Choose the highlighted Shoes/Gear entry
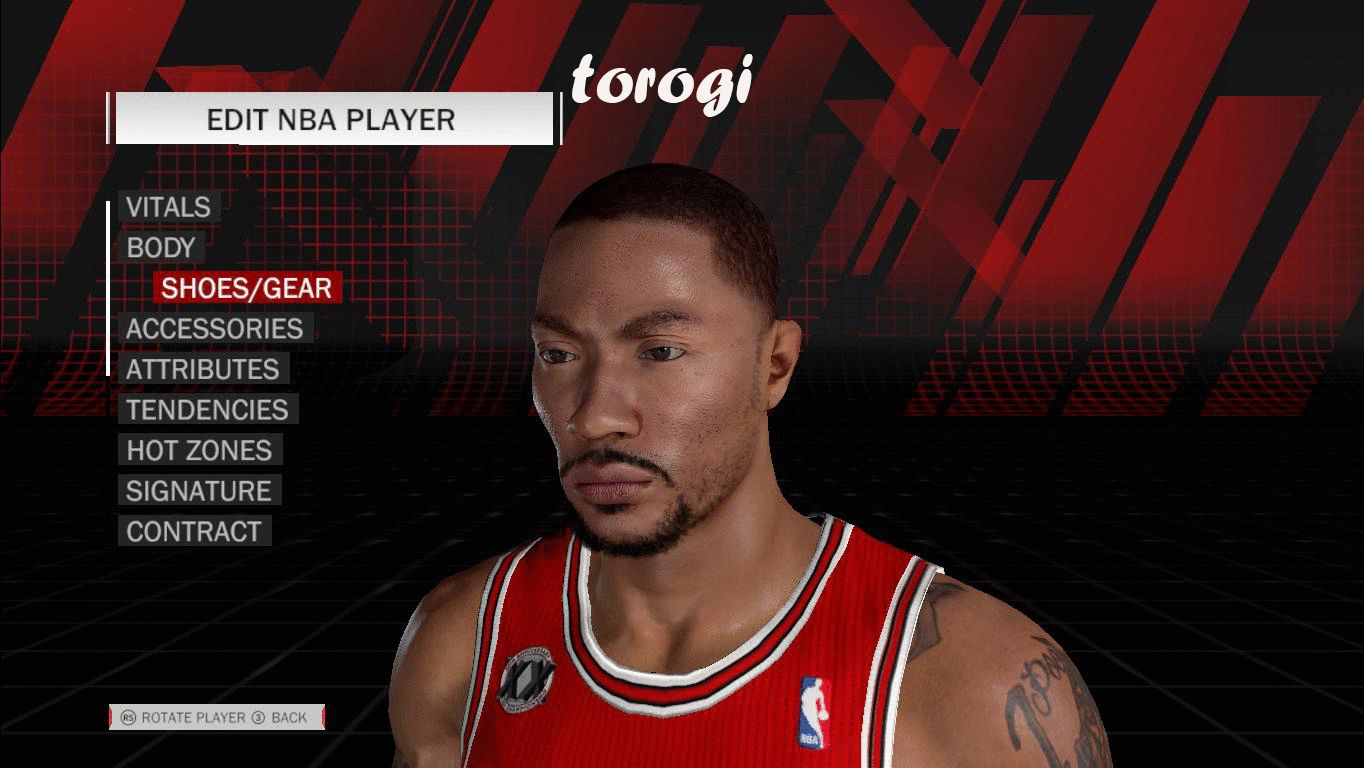1364x768 pixels. click(x=246, y=288)
